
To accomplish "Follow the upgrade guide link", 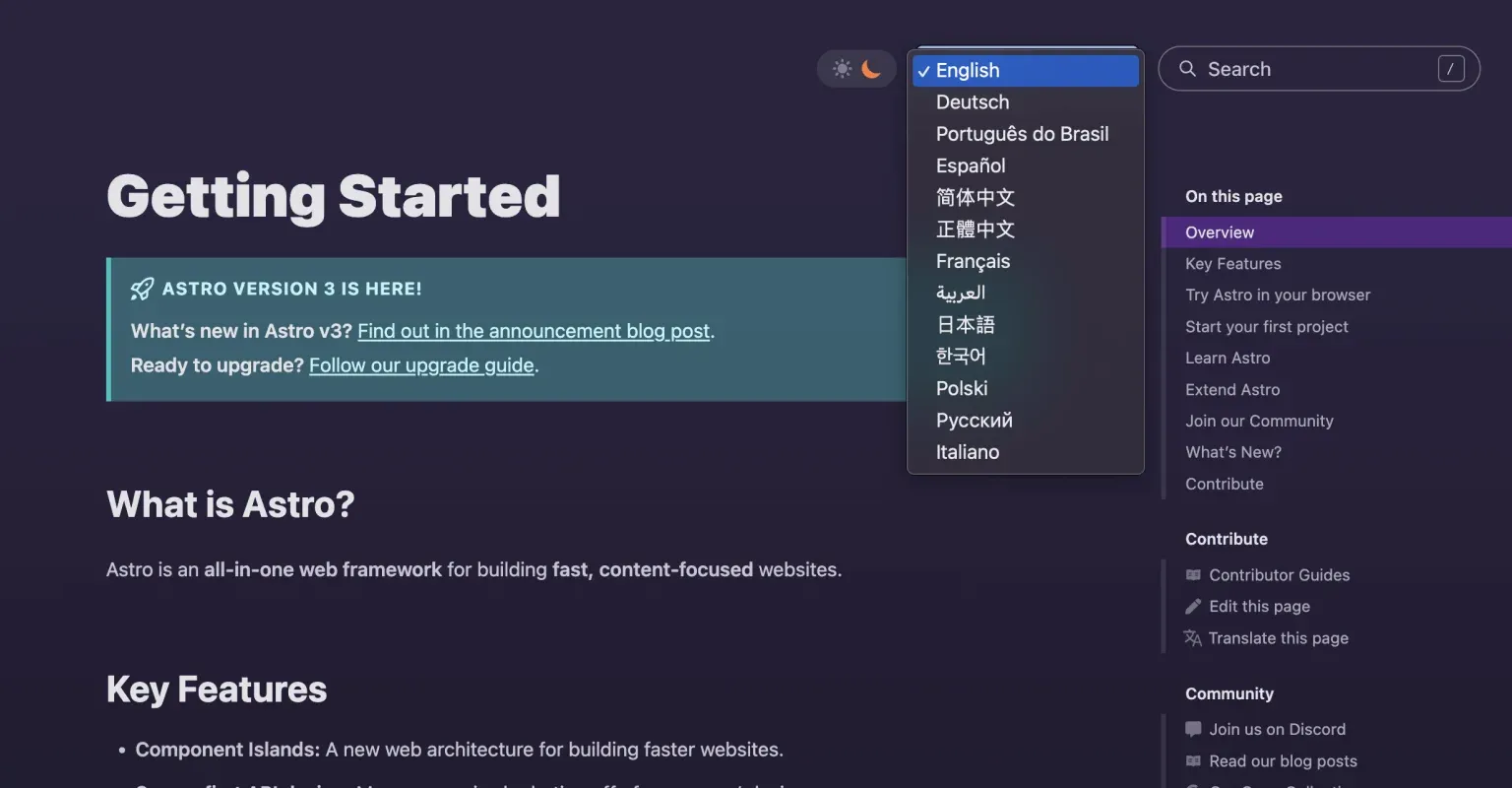I will pyautogui.click(x=420, y=364).
